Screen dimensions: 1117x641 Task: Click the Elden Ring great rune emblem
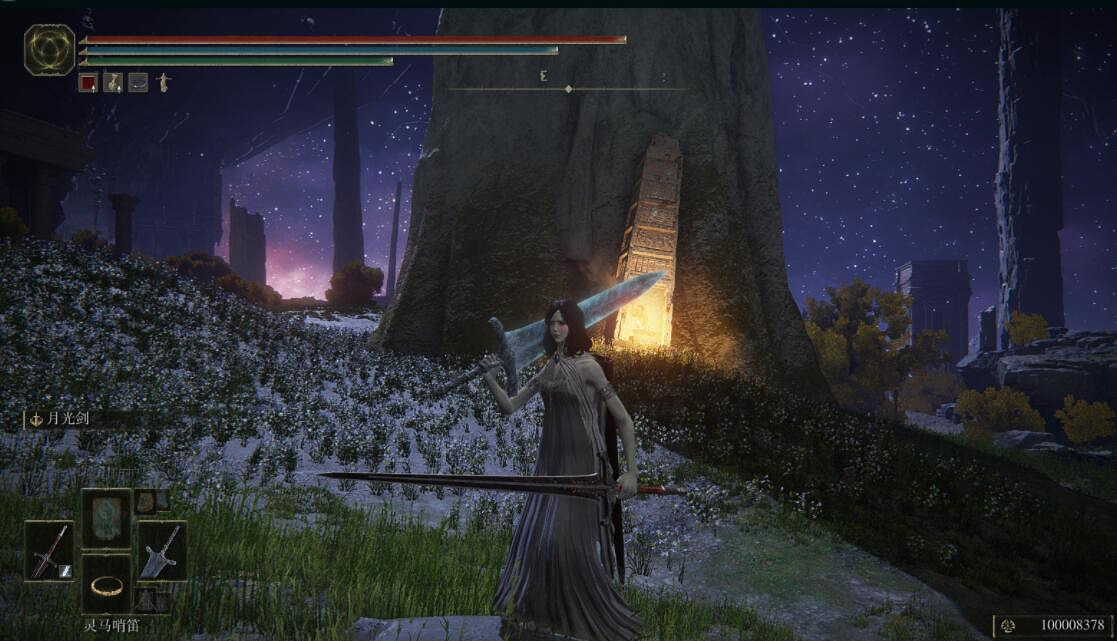pos(49,50)
